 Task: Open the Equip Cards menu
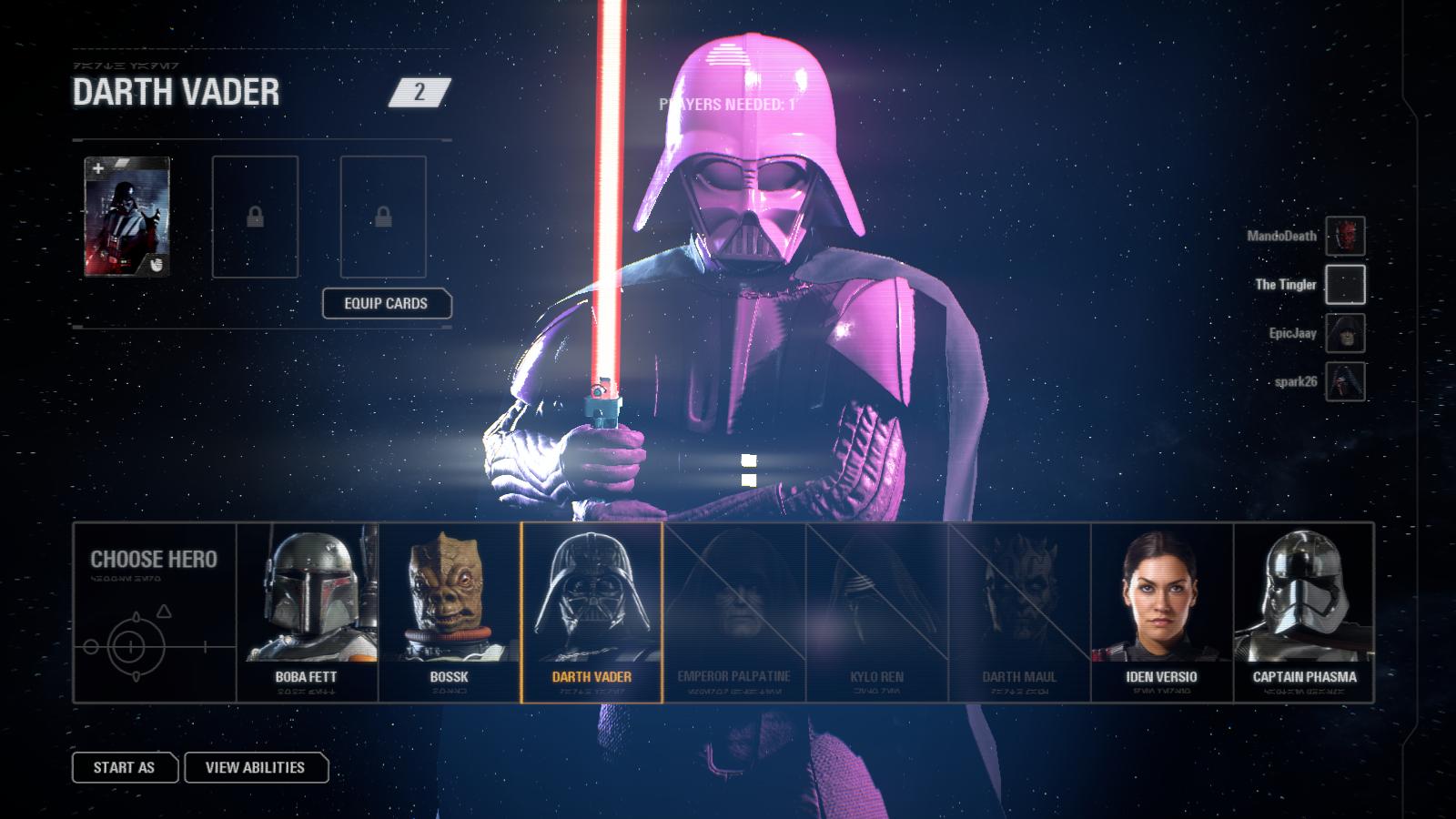[x=386, y=303]
